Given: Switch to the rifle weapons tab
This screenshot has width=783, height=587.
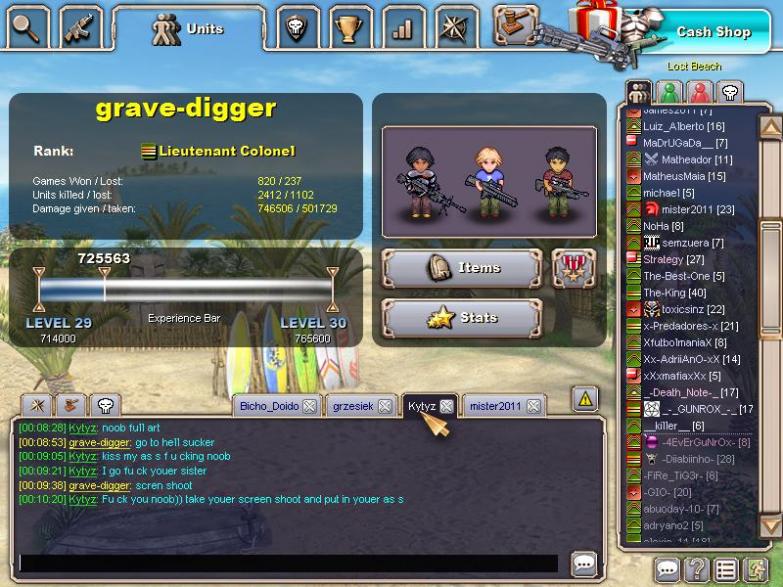Looking at the screenshot, I should tap(81, 27).
